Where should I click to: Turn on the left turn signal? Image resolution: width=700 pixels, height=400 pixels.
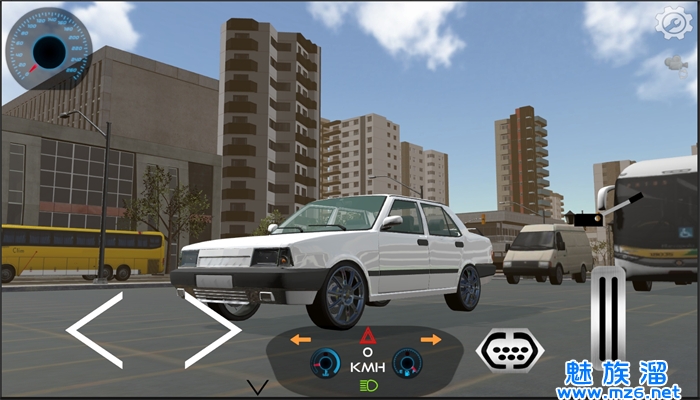(x=301, y=340)
